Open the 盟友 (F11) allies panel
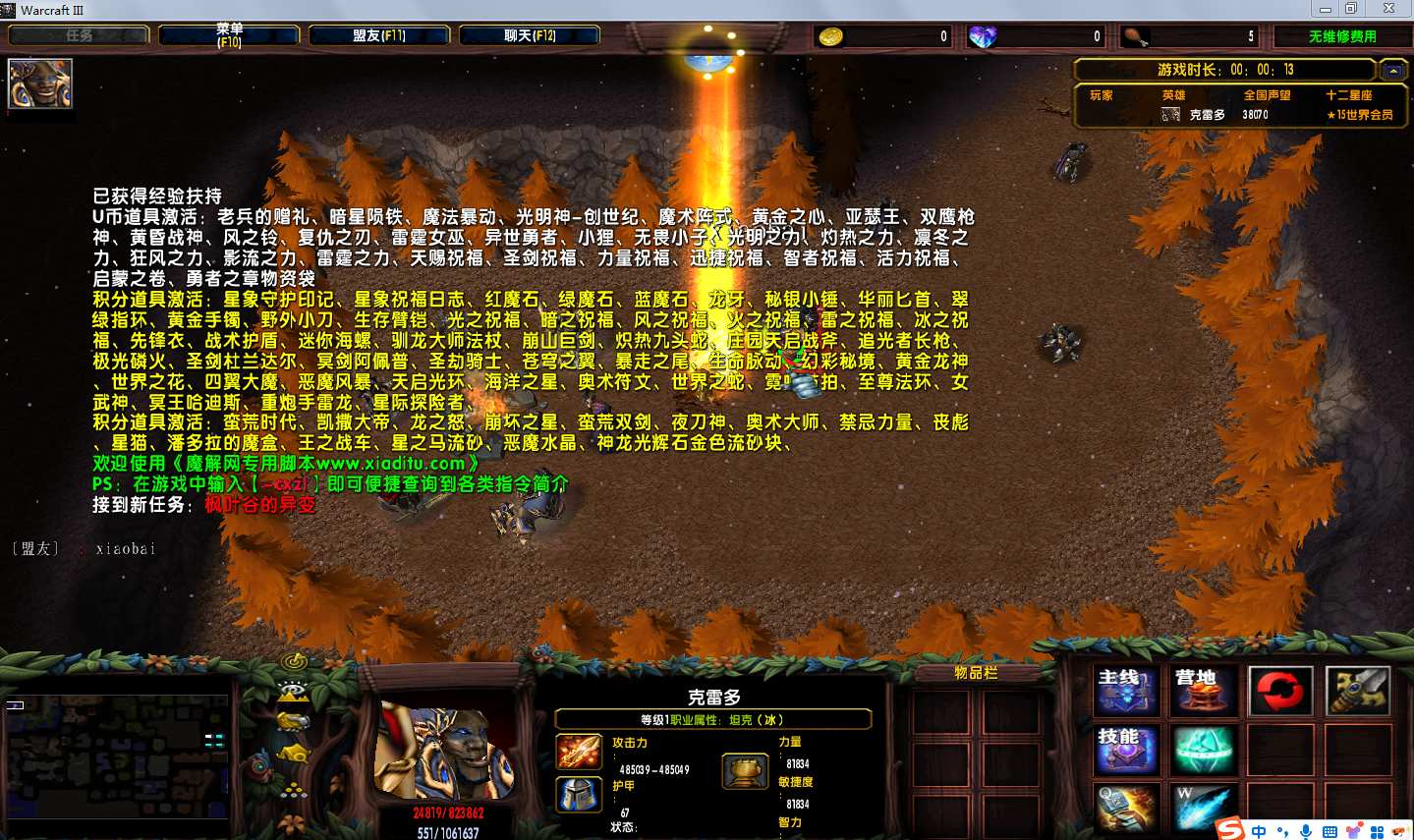This screenshot has width=1414, height=840. pyautogui.click(x=379, y=35)
